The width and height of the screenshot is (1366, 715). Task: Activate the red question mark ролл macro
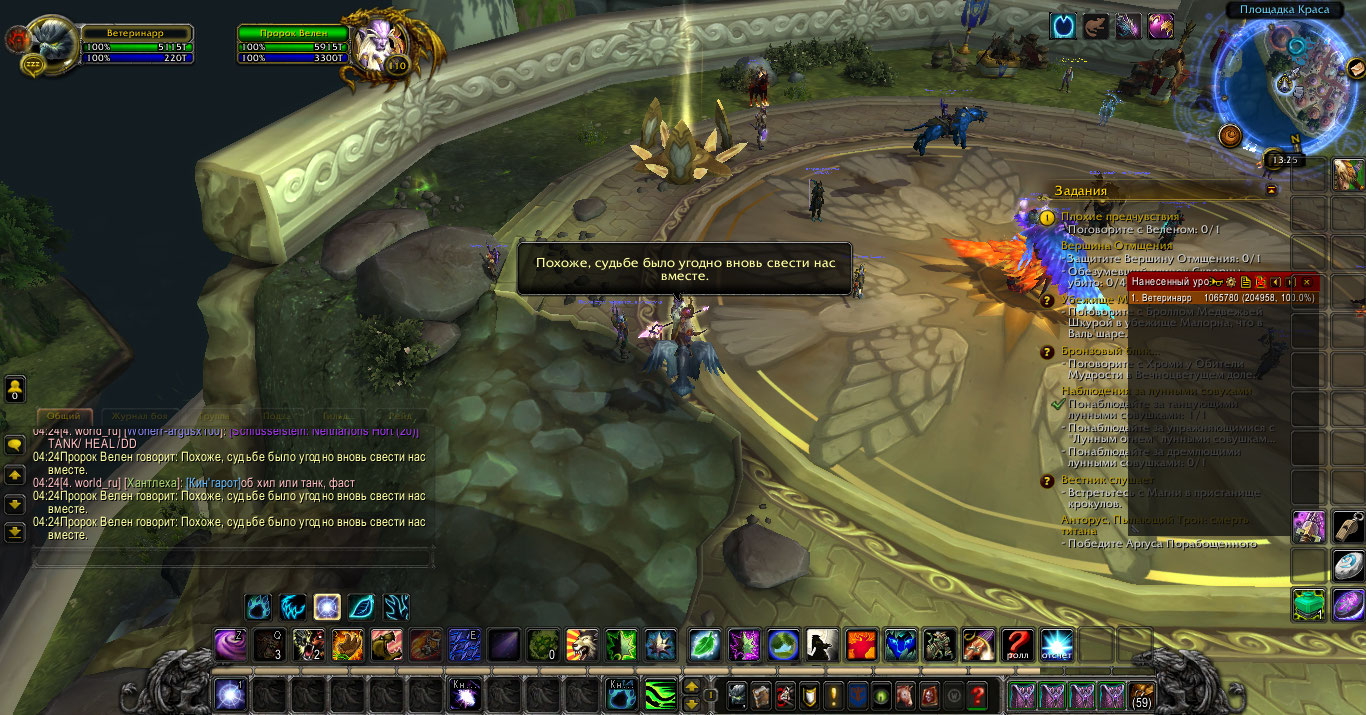coord(1018,645)
